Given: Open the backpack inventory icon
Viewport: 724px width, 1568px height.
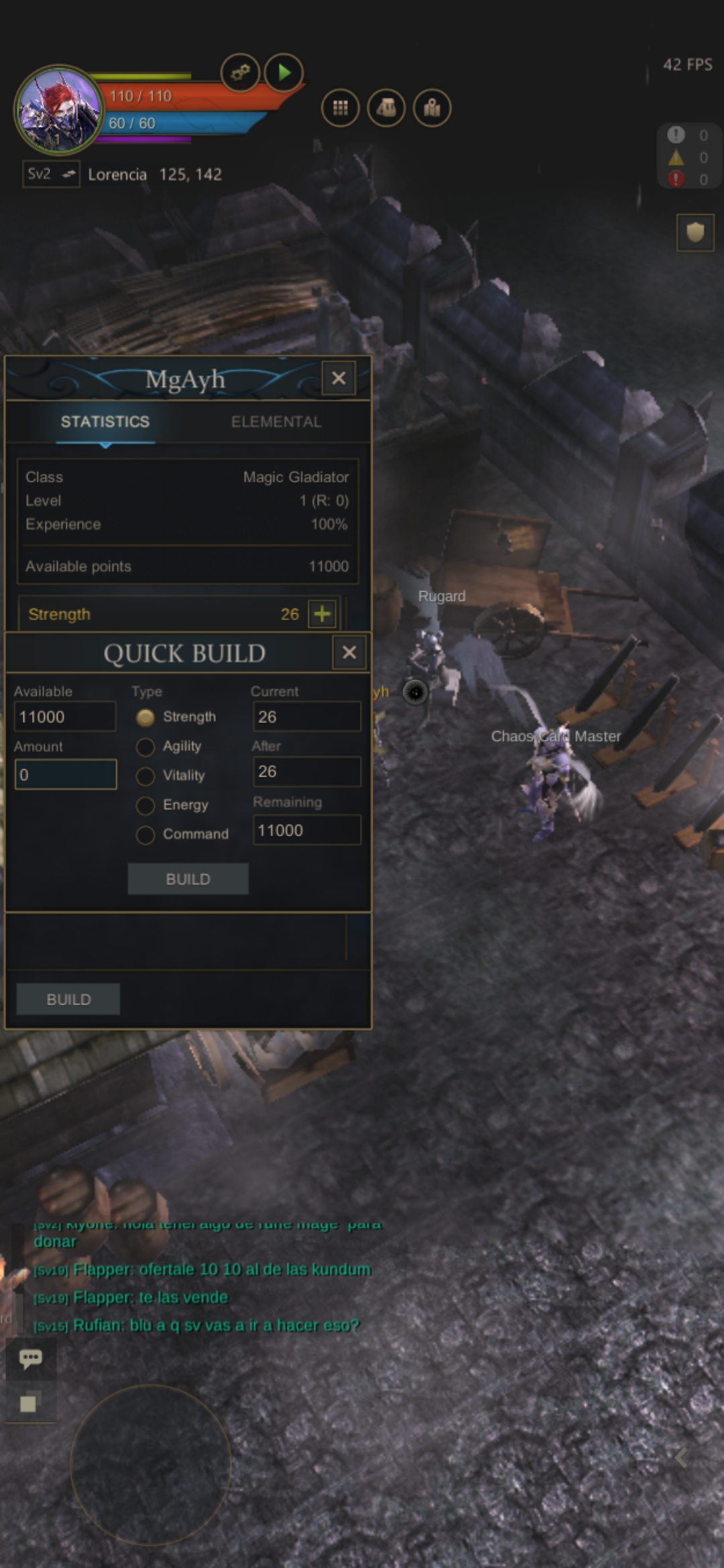Looking at the screenshot, I should point(386,108).
